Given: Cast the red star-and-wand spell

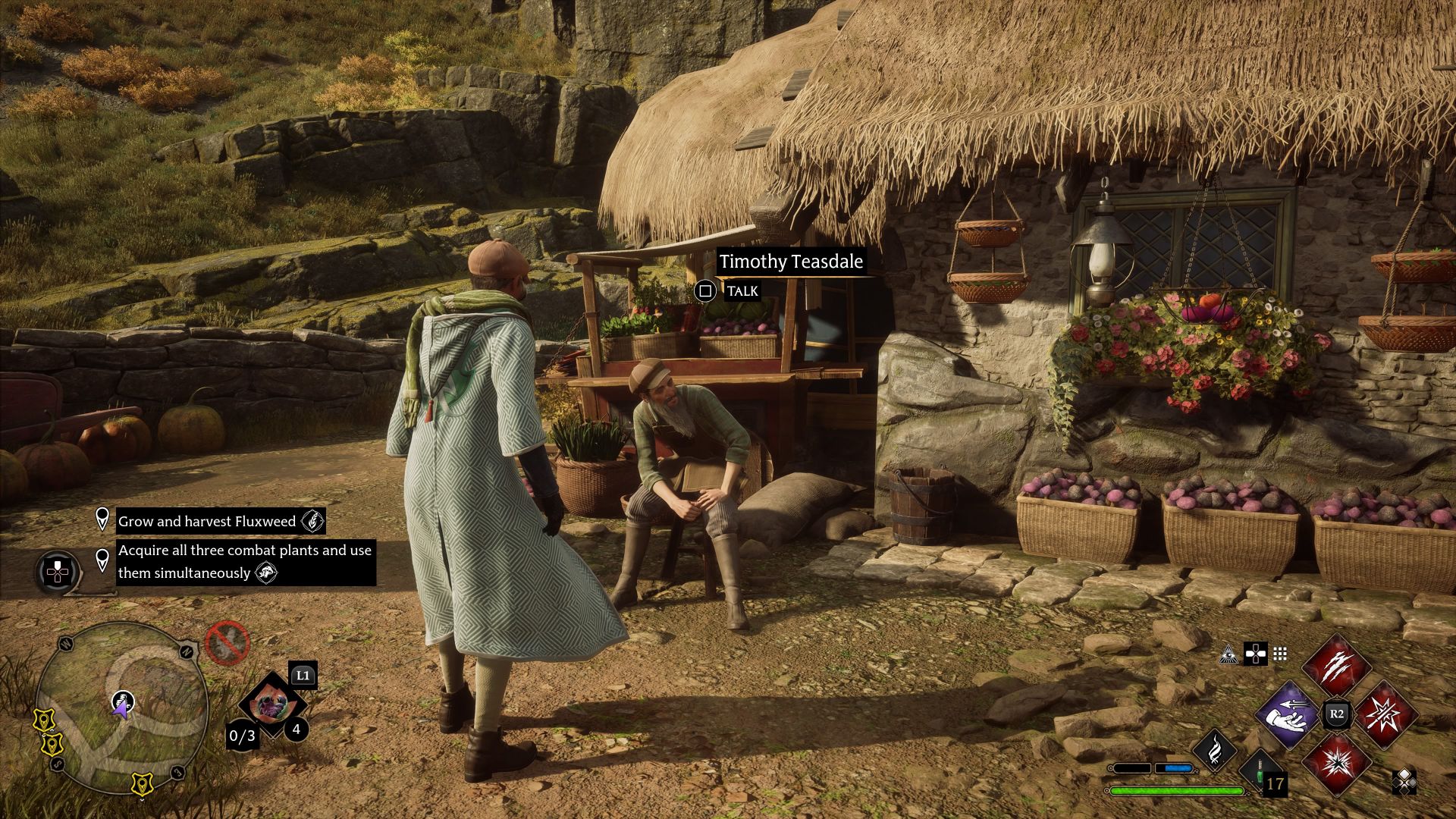Looking at the screenshot, I should point(1384,714).
